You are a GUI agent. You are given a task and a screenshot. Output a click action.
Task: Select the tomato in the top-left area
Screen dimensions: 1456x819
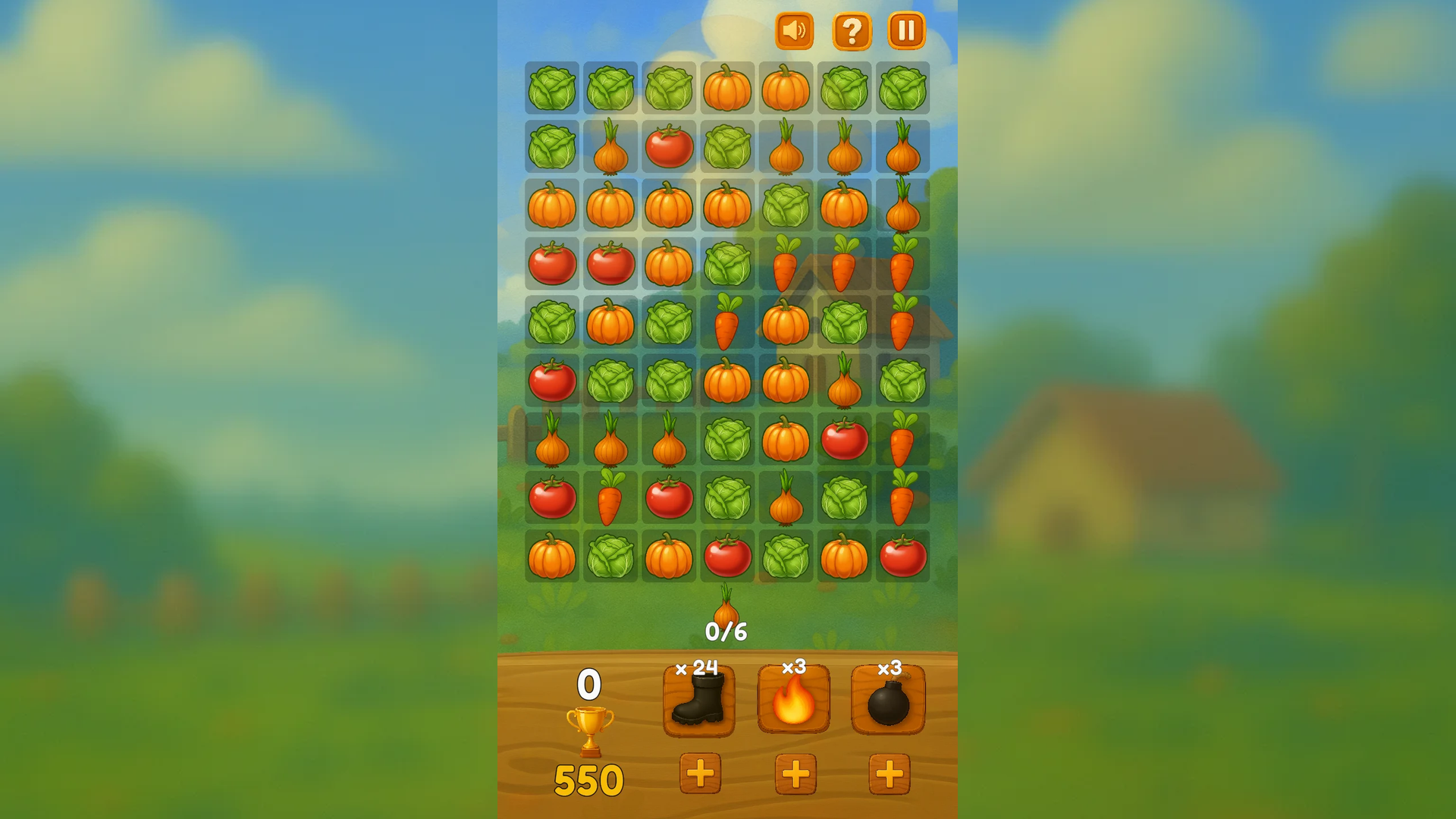[x=669, y=148]
